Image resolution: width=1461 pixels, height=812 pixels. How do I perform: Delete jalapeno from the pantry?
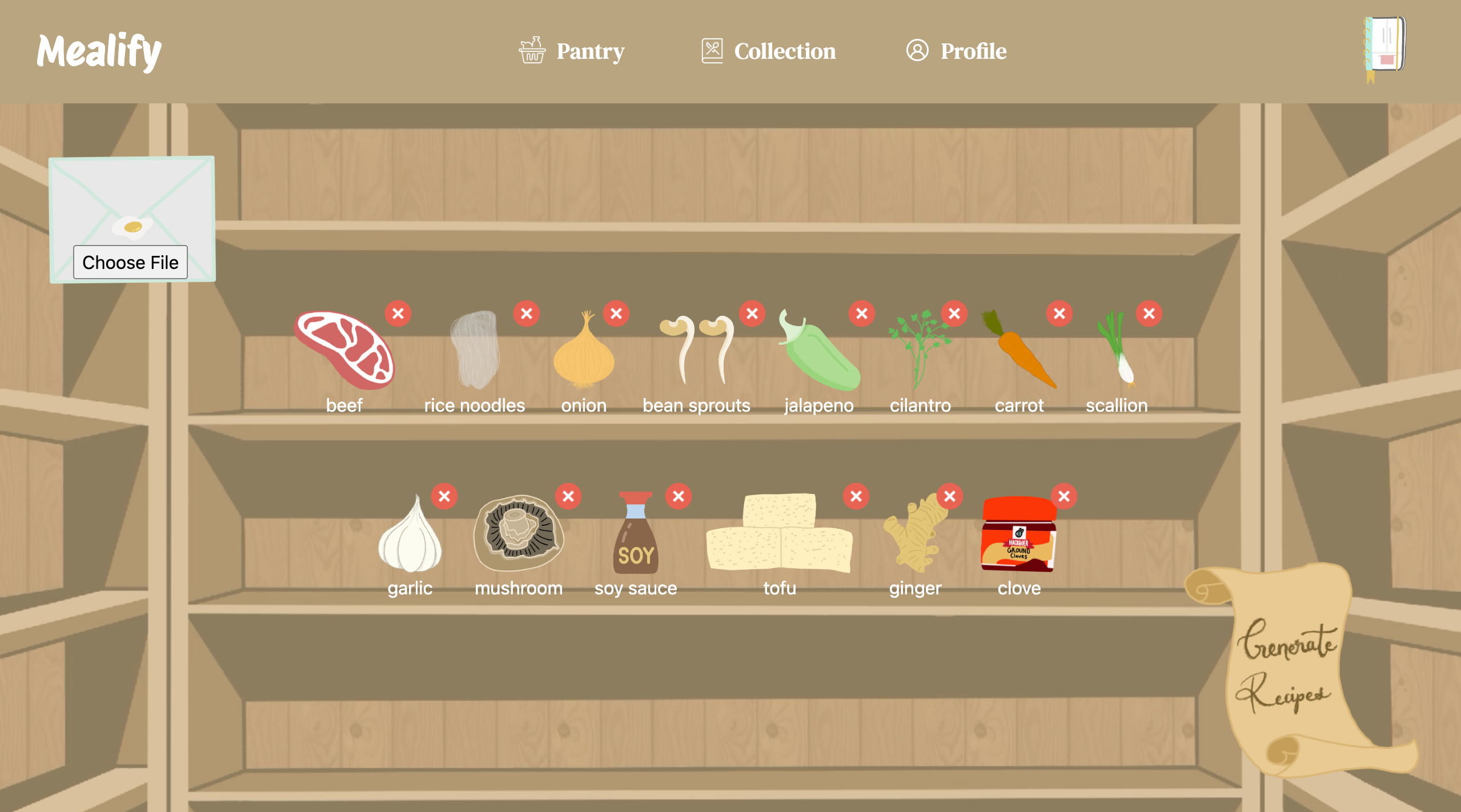pos(862,313)
